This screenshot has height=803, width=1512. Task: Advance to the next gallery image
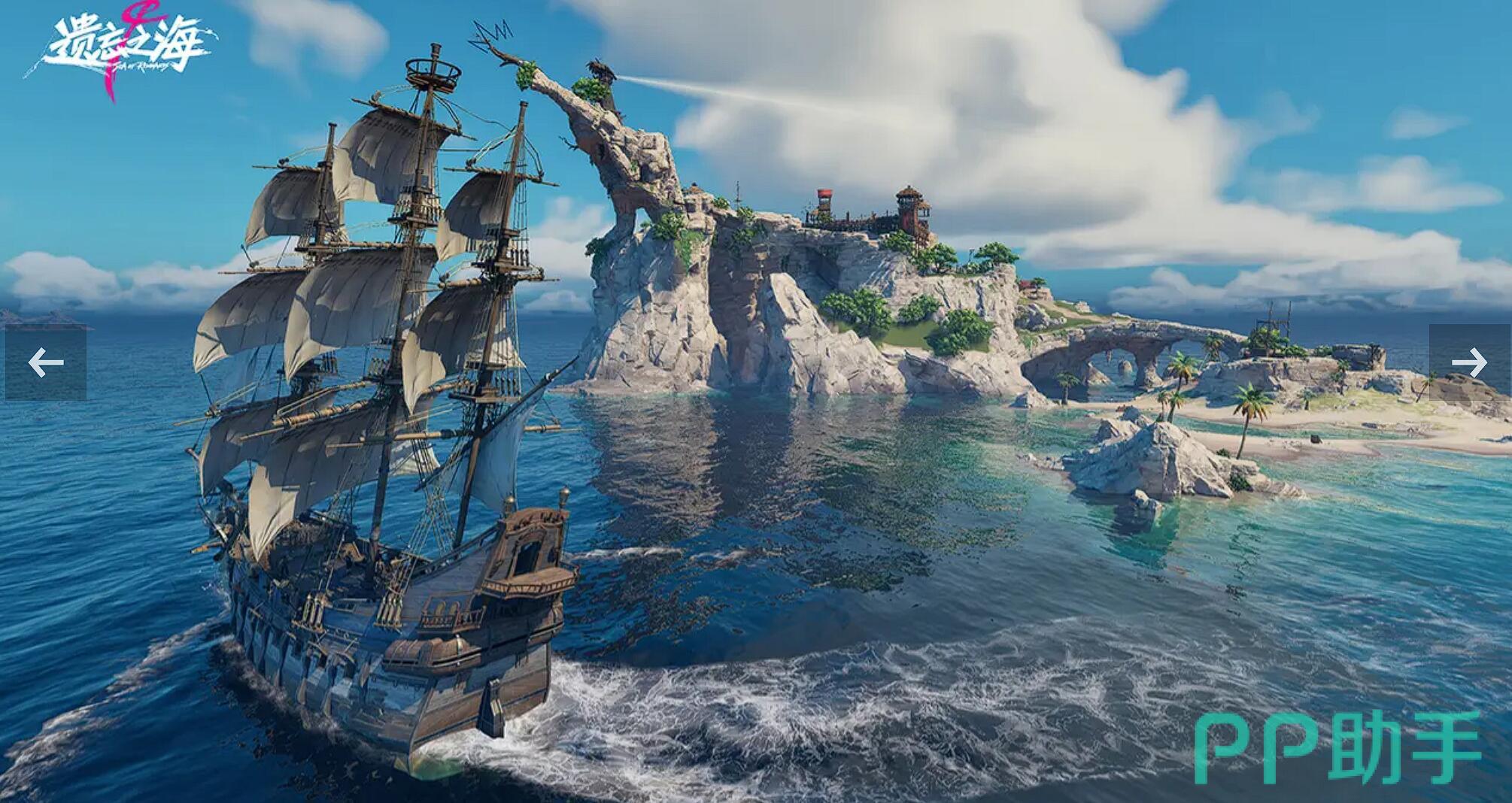click(x=1469, y=363)
